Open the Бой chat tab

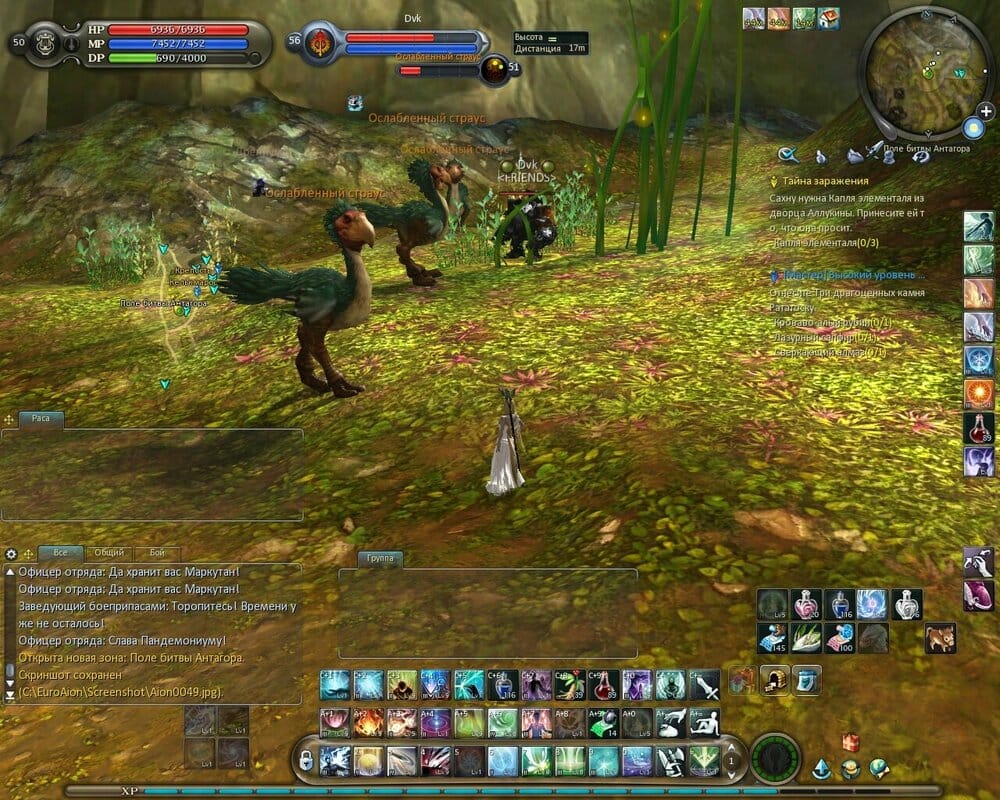coord(157,552)
